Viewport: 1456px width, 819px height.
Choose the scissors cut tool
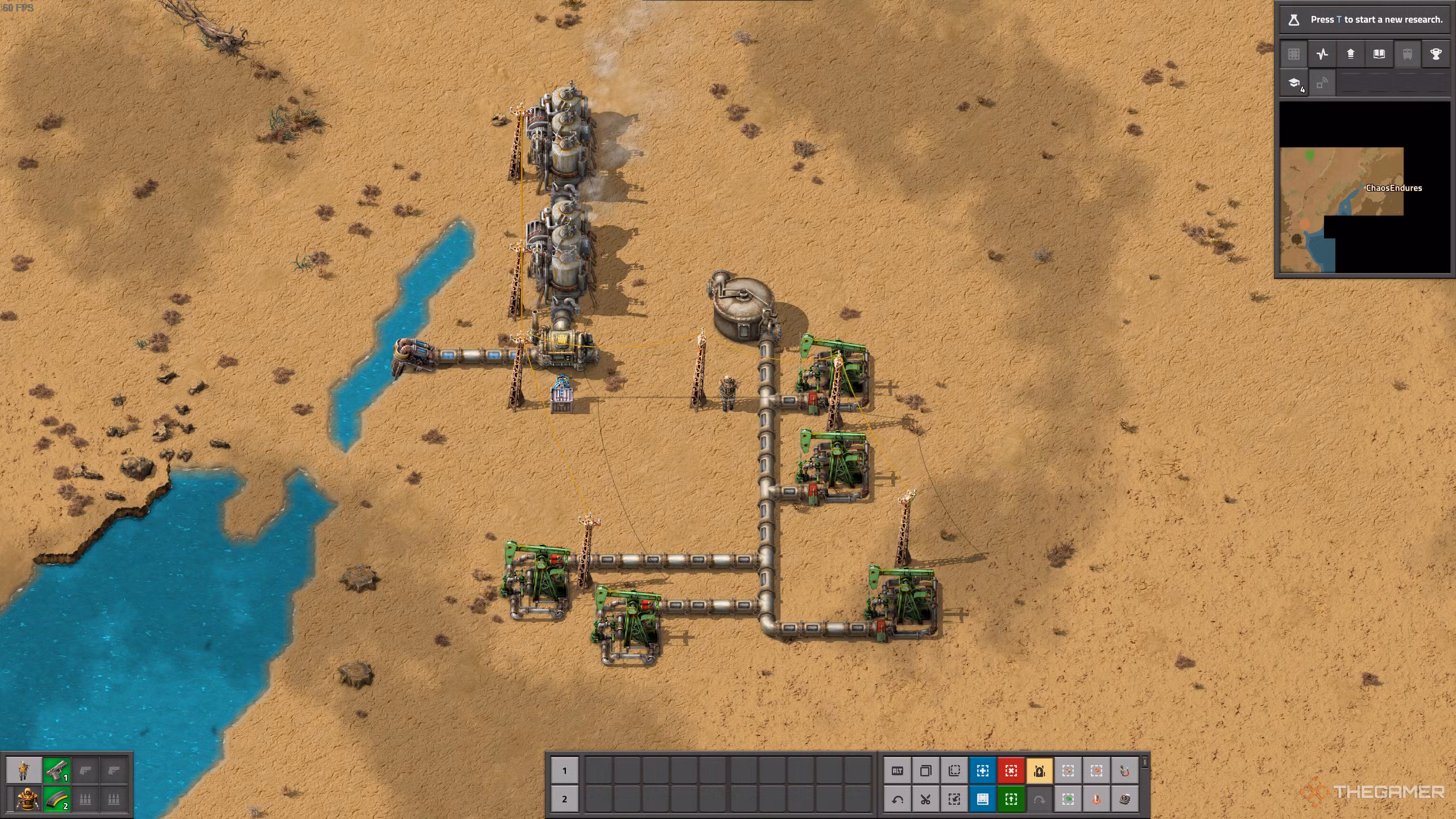(x=926, y=800)
